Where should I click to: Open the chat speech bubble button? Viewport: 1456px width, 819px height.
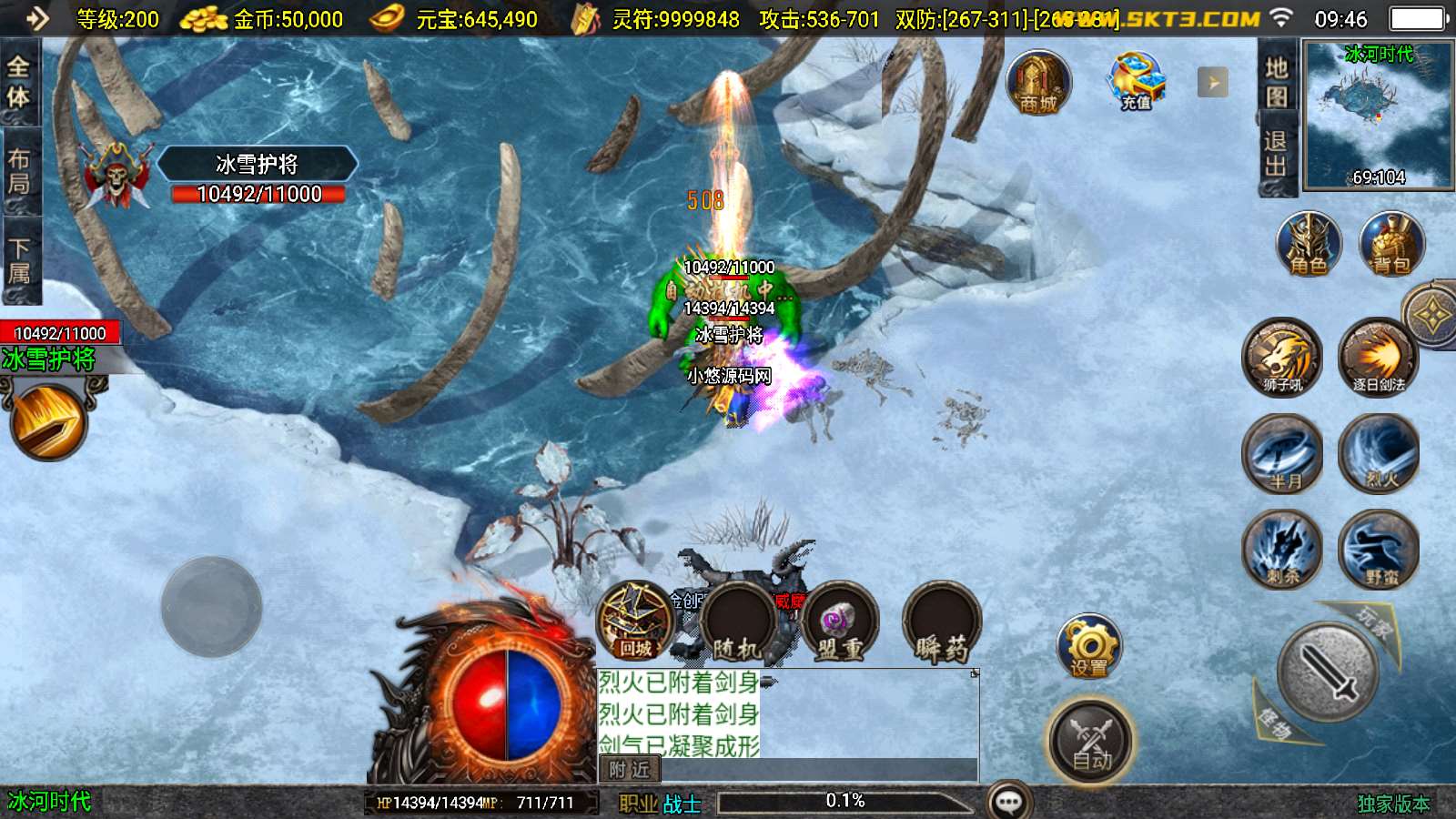point(1009,802)
